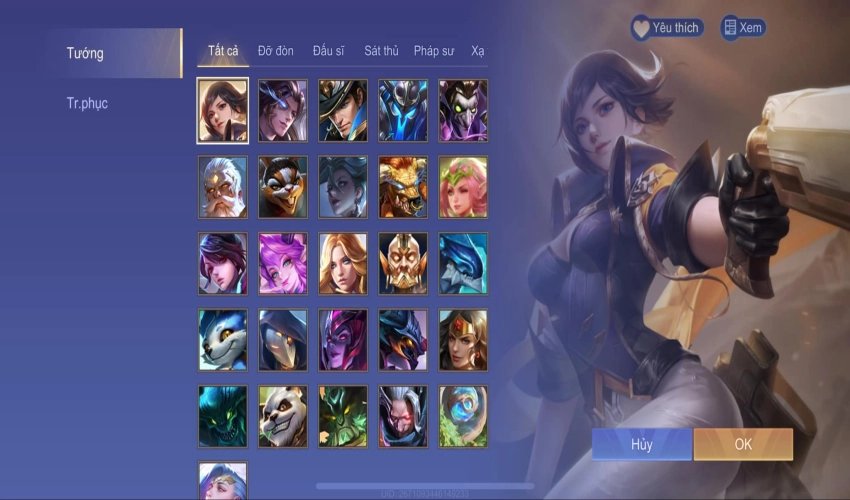Click the Yêu thích heart button
The image size is (850, 500).
[666, 28]
